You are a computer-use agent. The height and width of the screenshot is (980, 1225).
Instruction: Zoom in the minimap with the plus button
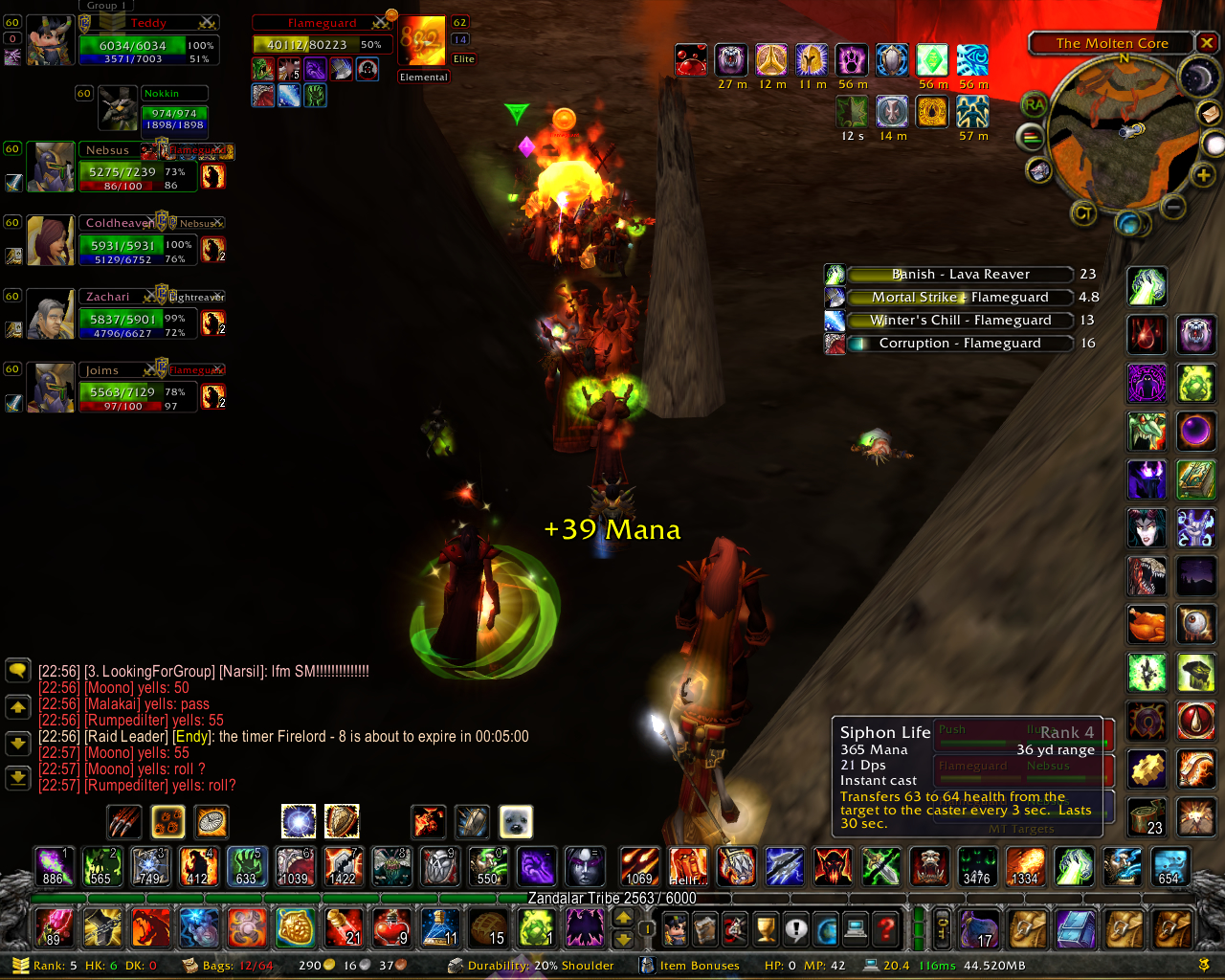point(1203,175)
